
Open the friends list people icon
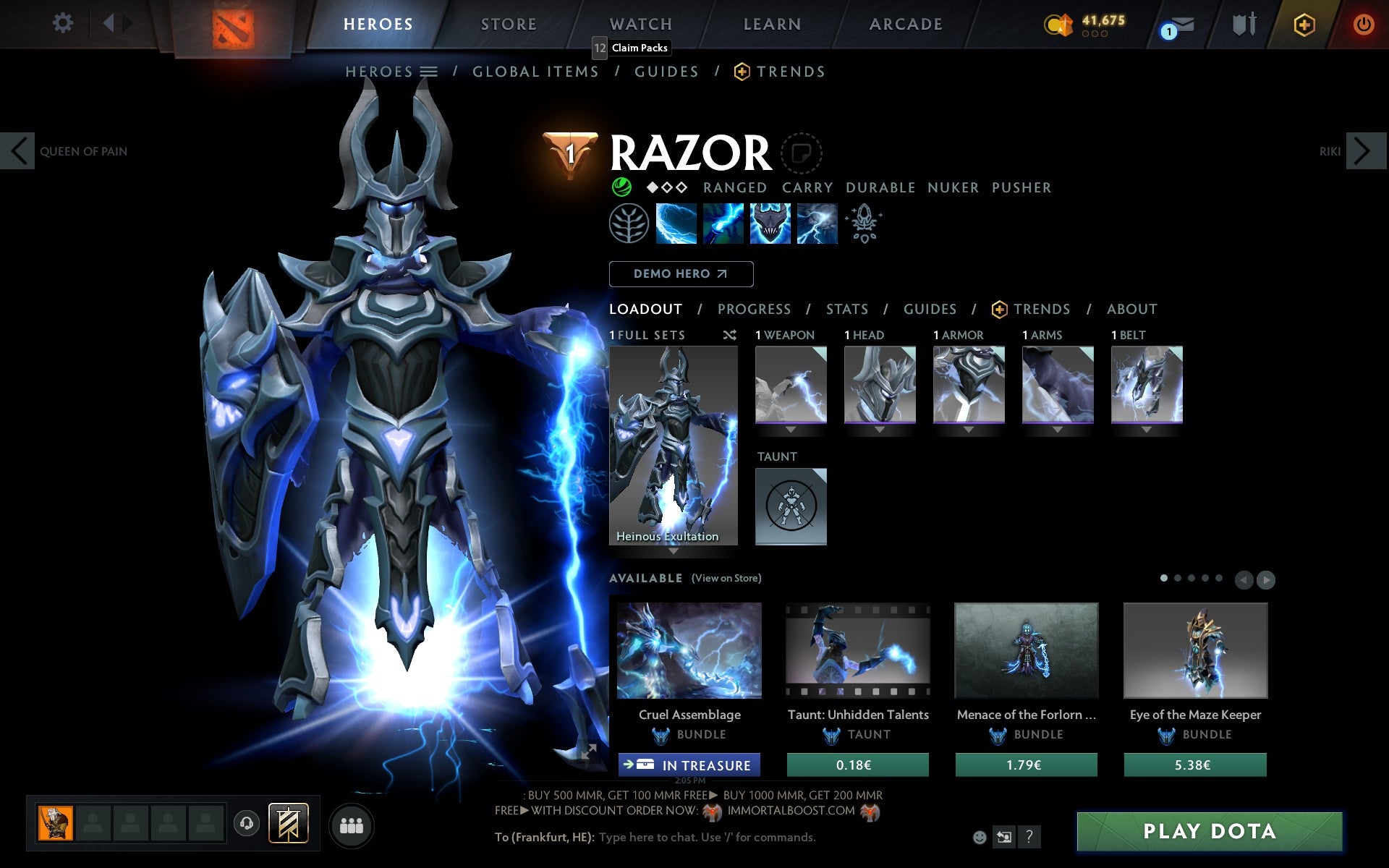[x=352, y=824]
